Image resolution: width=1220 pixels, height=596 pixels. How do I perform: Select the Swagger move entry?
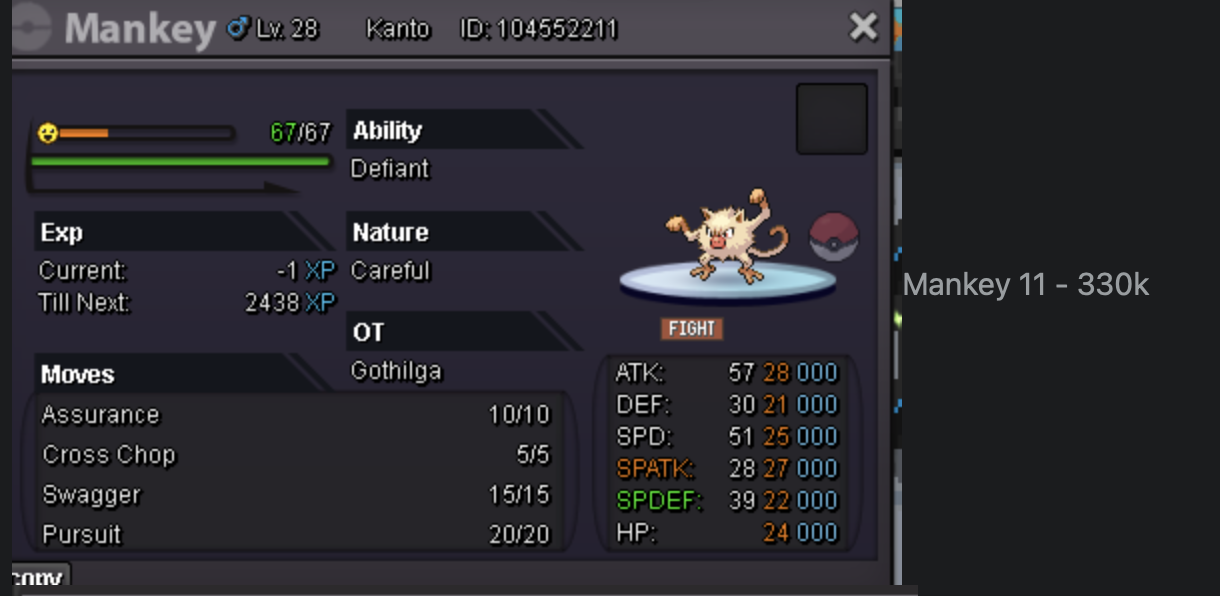[x=295, y=495]
